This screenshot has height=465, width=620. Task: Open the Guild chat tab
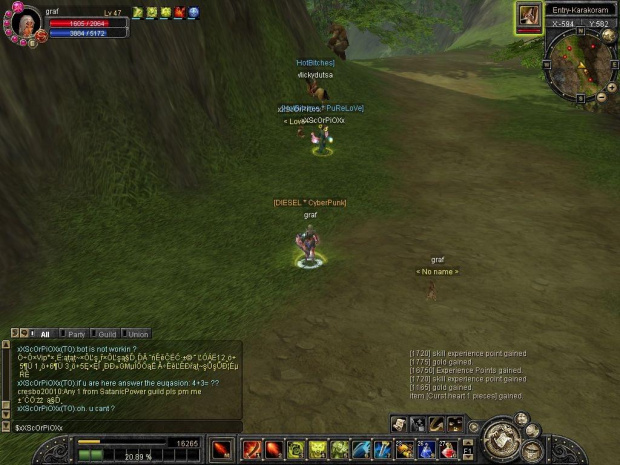(x=105, y=334)
